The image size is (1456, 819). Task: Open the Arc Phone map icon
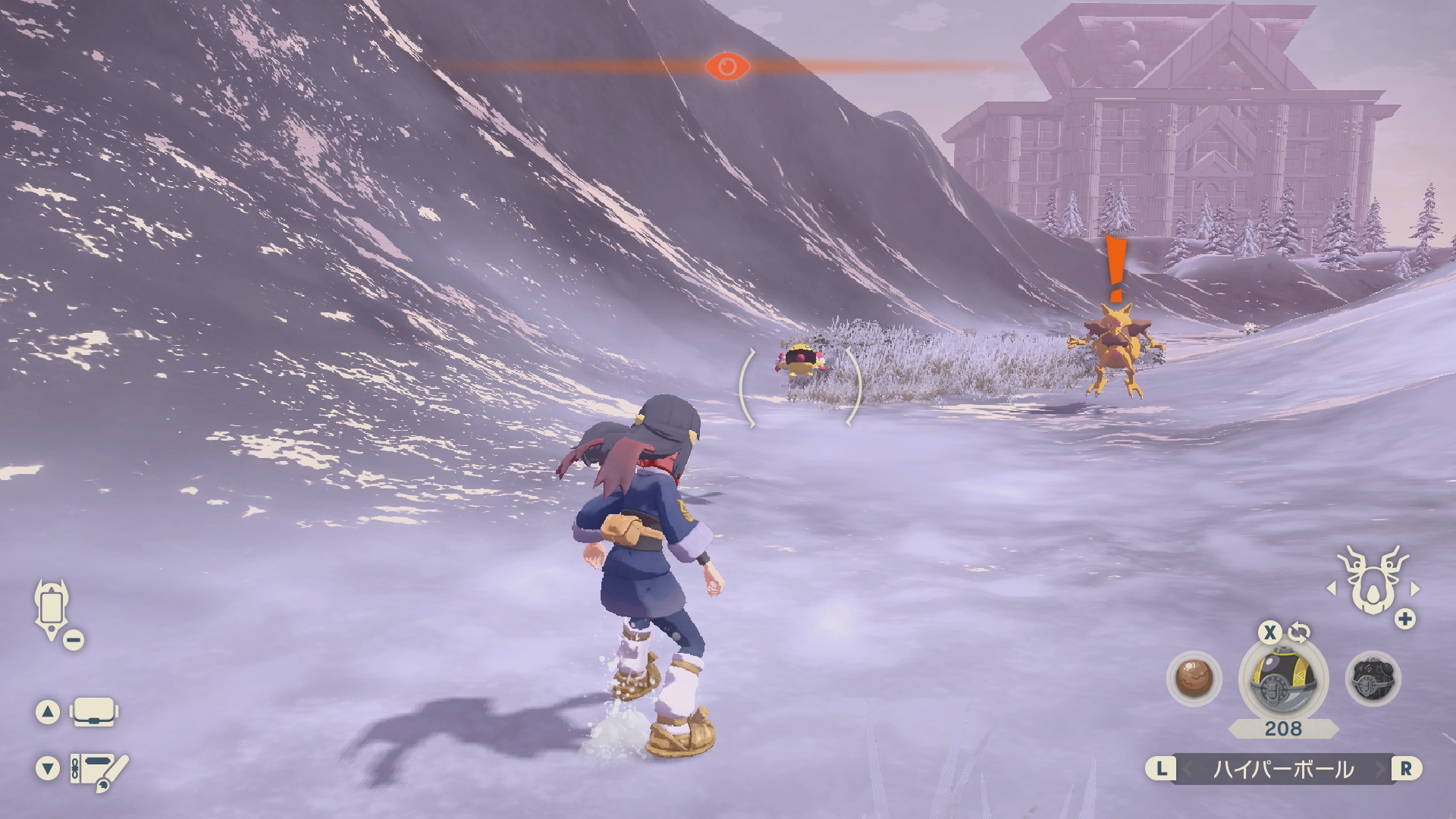(x=52, y=609)
